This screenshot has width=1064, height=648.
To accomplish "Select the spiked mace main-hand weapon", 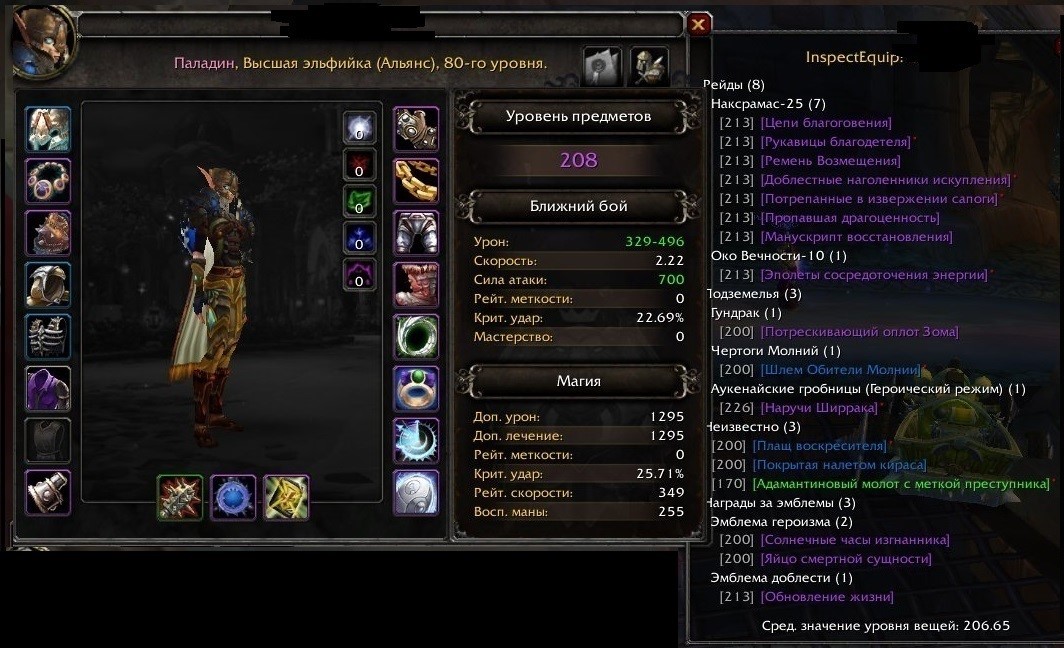I will coord(180,497).
